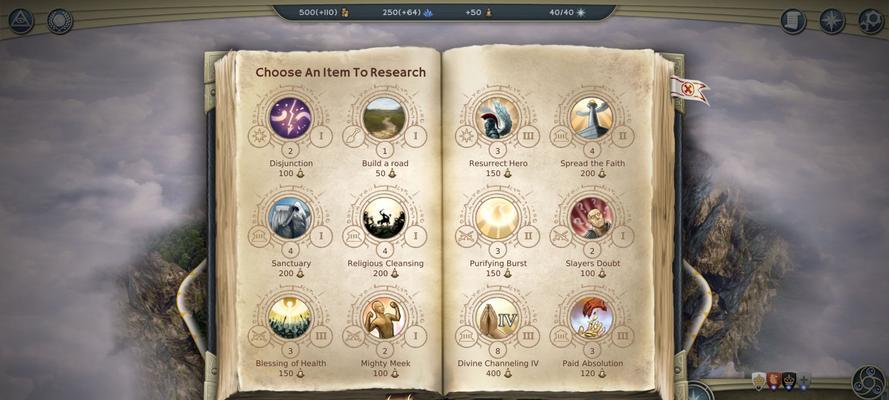Open the round wreath icon menu
Viewport: 889px width, 400px height.
(60, 20)
